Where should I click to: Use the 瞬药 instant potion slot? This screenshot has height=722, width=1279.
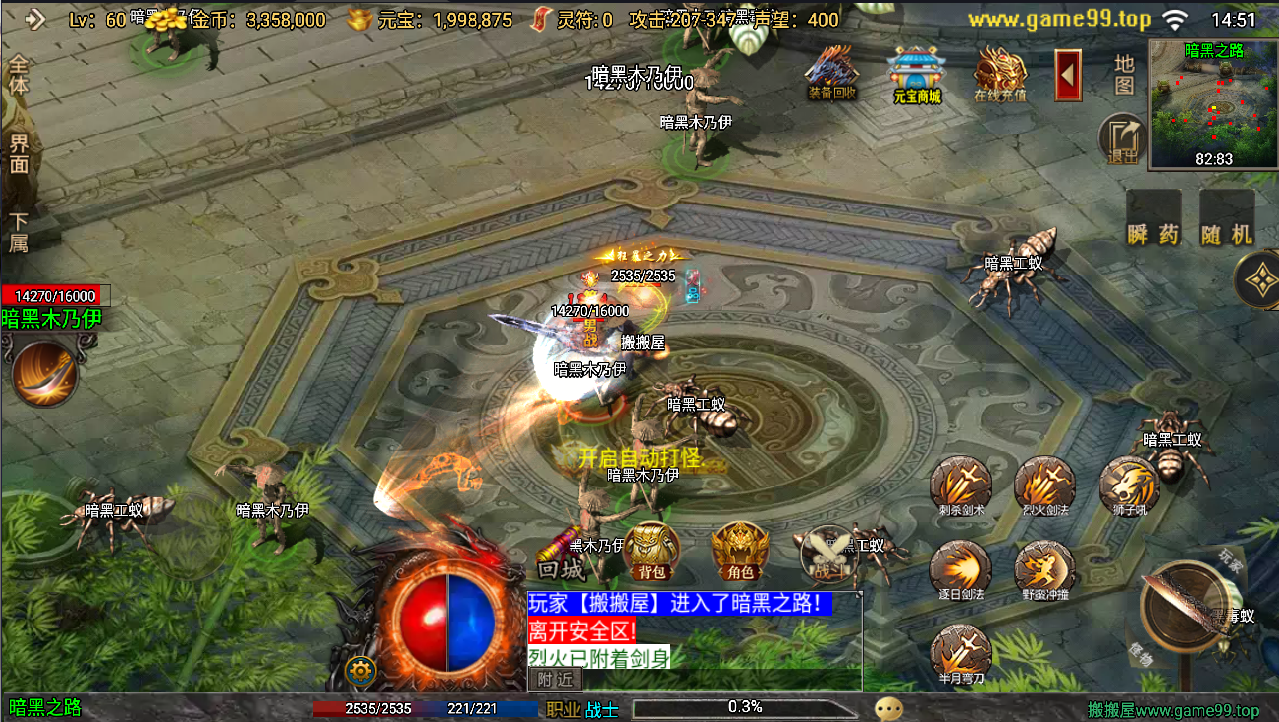click(1153, 219)
